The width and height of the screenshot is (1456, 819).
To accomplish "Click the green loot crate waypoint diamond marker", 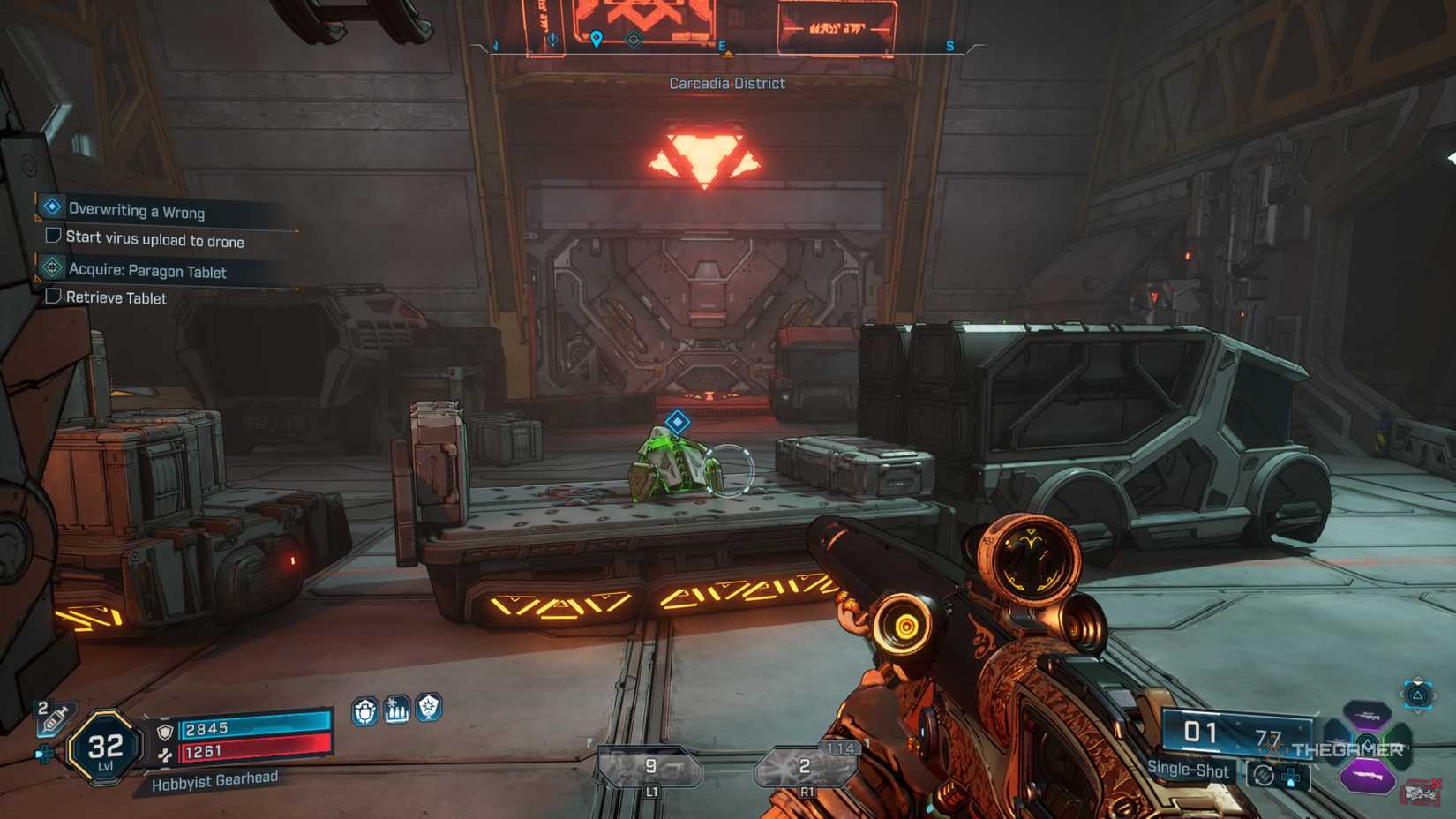I will pos(677,421).
